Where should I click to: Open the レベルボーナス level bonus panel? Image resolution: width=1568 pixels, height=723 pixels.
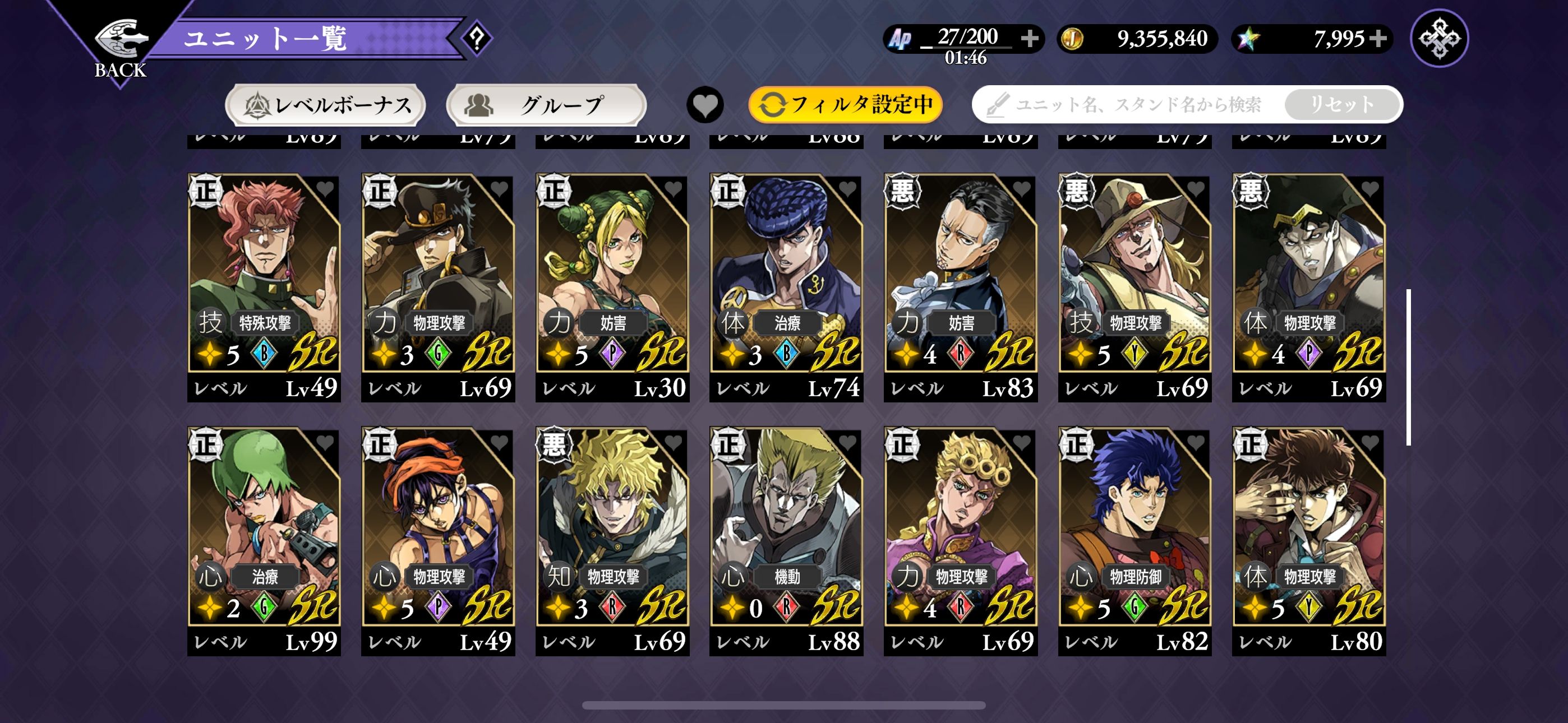click(x=326, y=105)
